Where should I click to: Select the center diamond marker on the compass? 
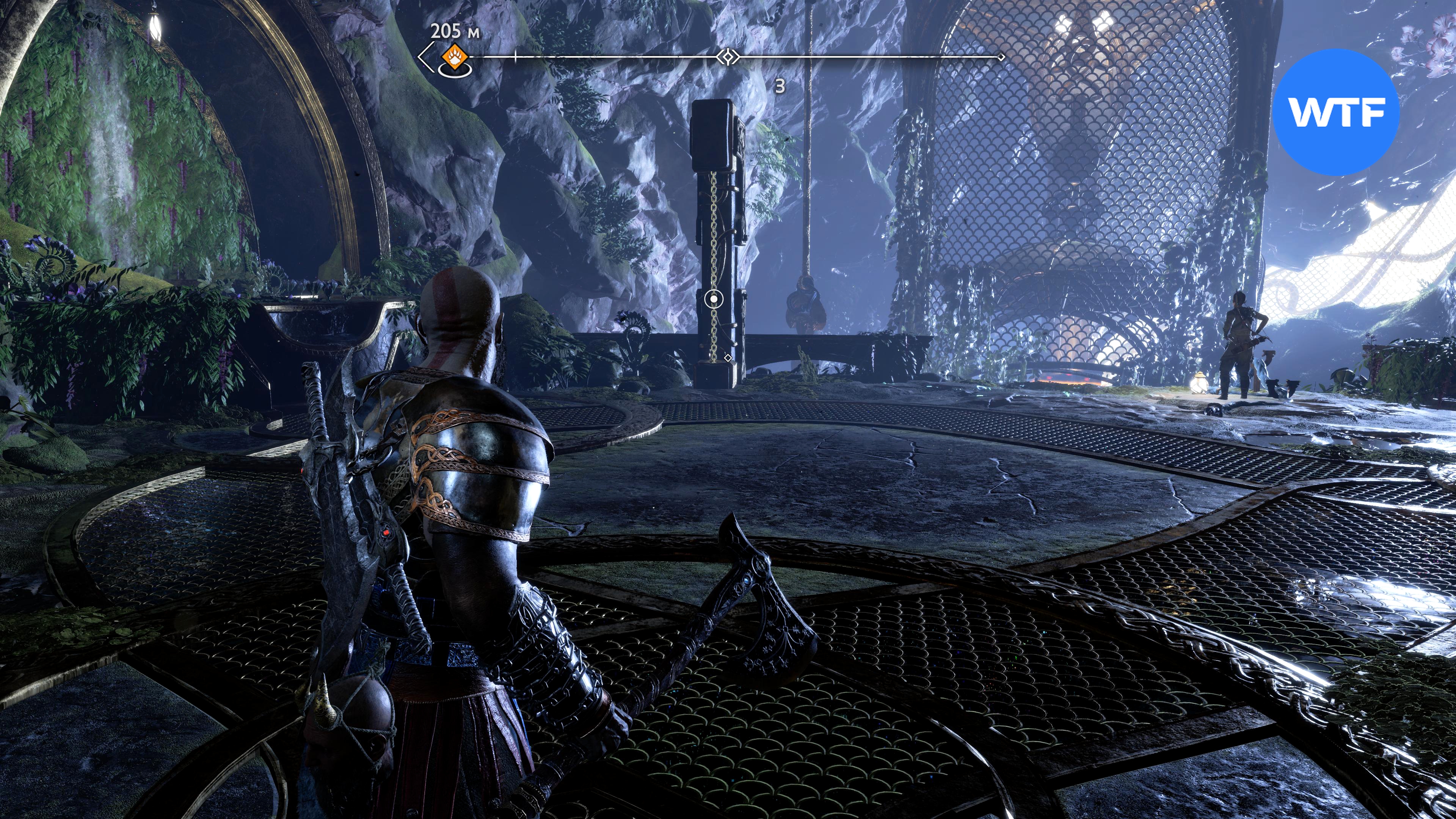click(728, 56)
